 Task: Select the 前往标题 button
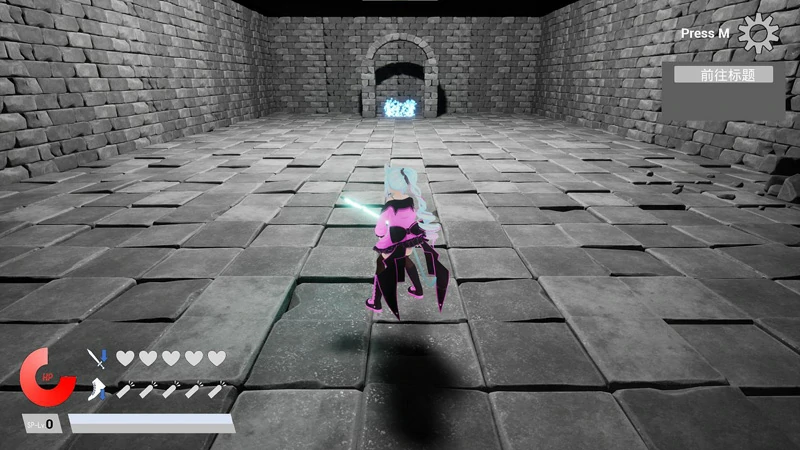(723, 75)
